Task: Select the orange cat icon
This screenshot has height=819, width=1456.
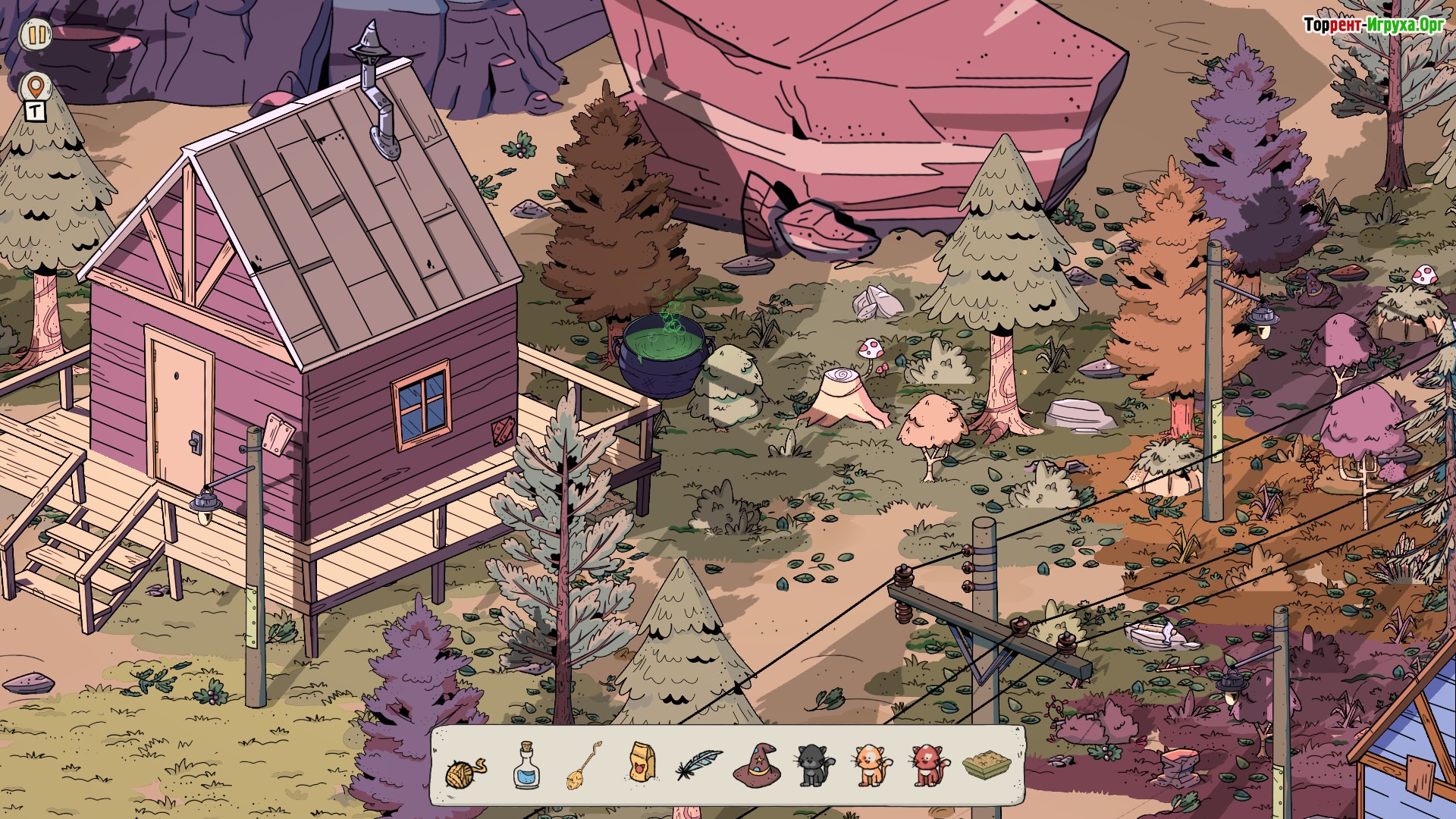Action: [871, 765]
